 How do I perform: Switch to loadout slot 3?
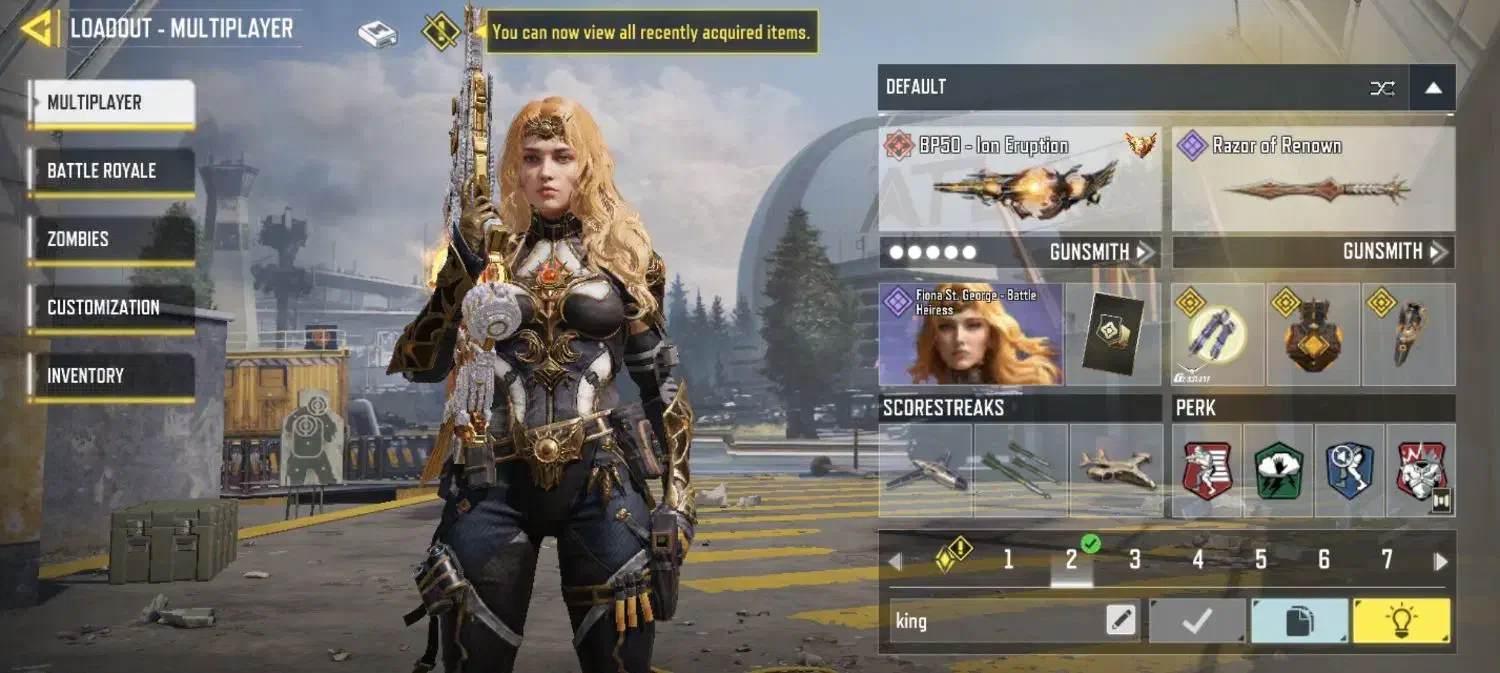click(x=1134, y=560)
